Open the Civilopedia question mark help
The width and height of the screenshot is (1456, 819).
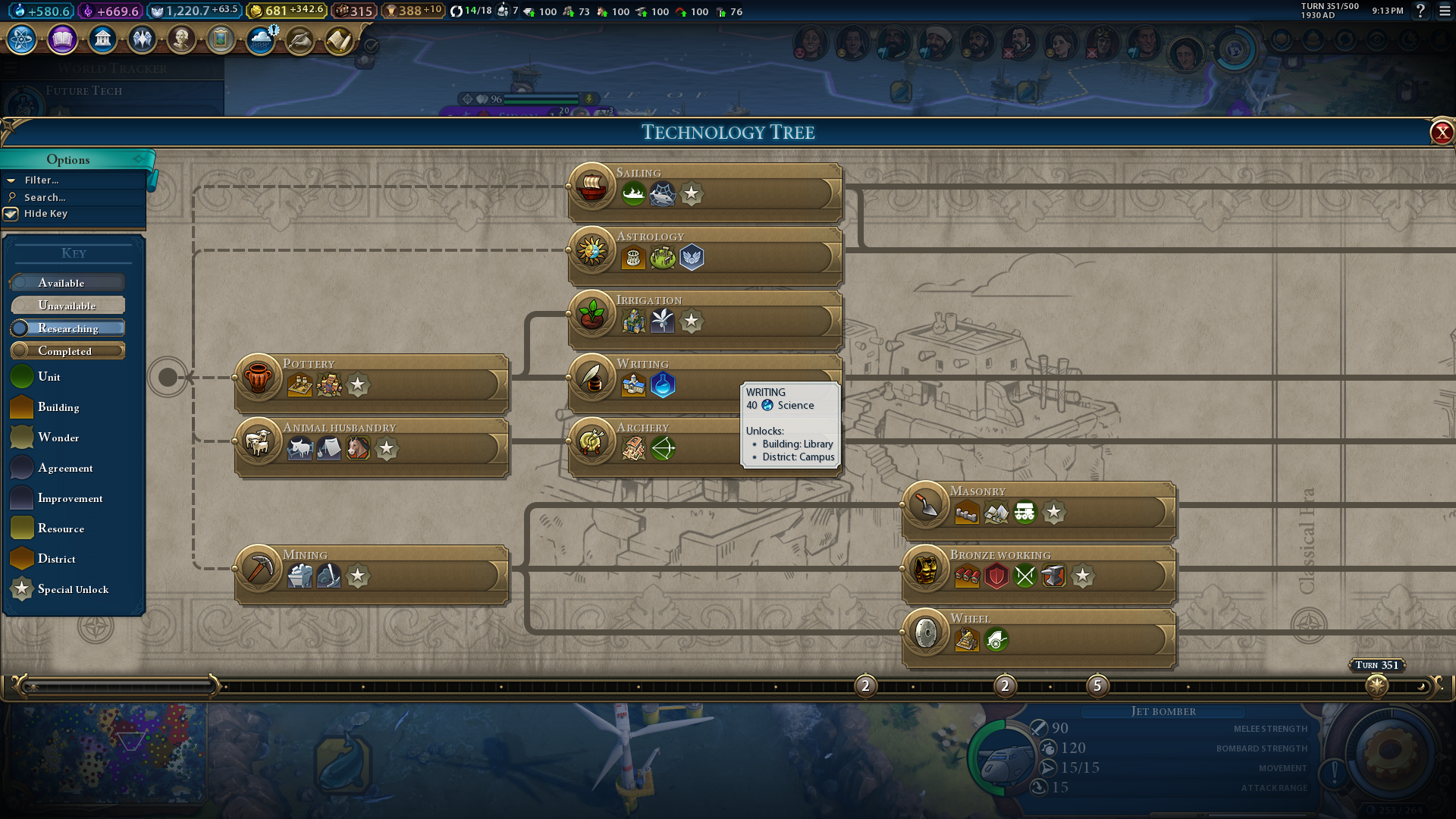[x=1420, y=11]
